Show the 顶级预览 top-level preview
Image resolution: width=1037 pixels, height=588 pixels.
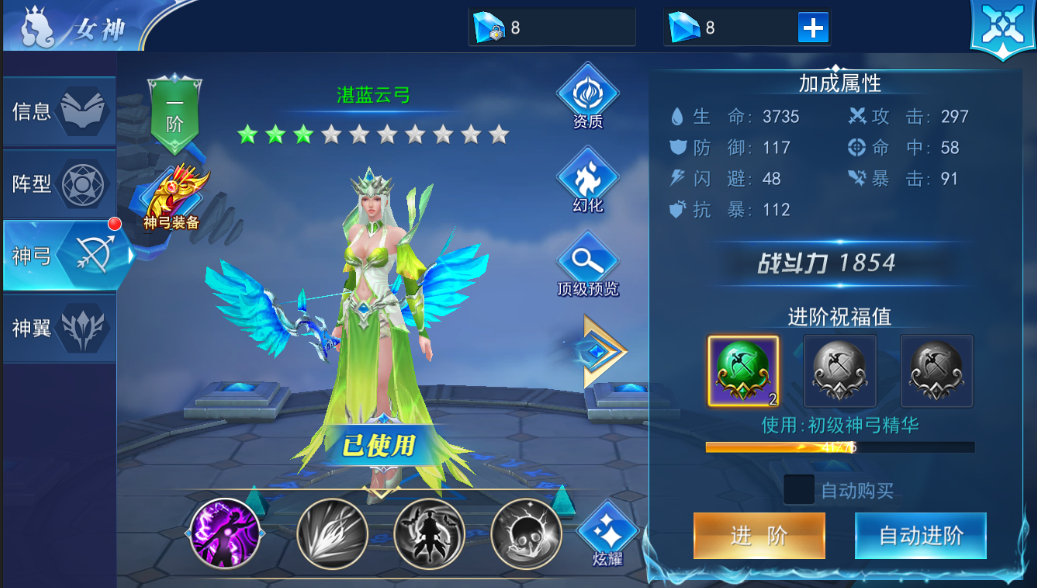[588, 265]
